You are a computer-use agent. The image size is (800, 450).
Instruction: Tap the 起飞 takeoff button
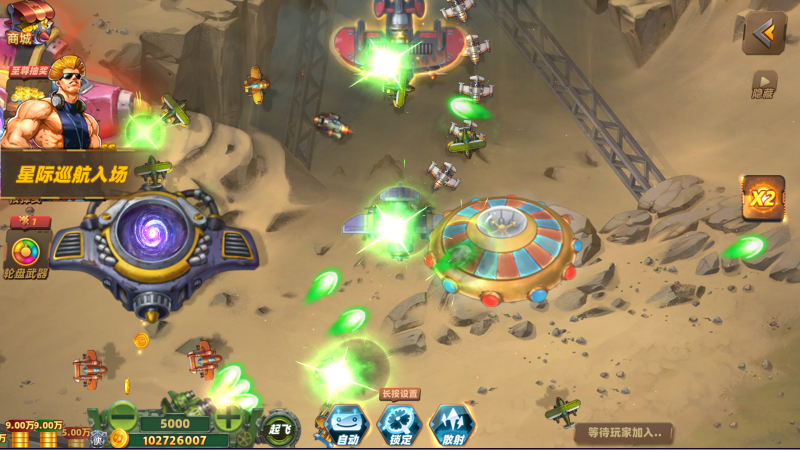tap(280, 428)
